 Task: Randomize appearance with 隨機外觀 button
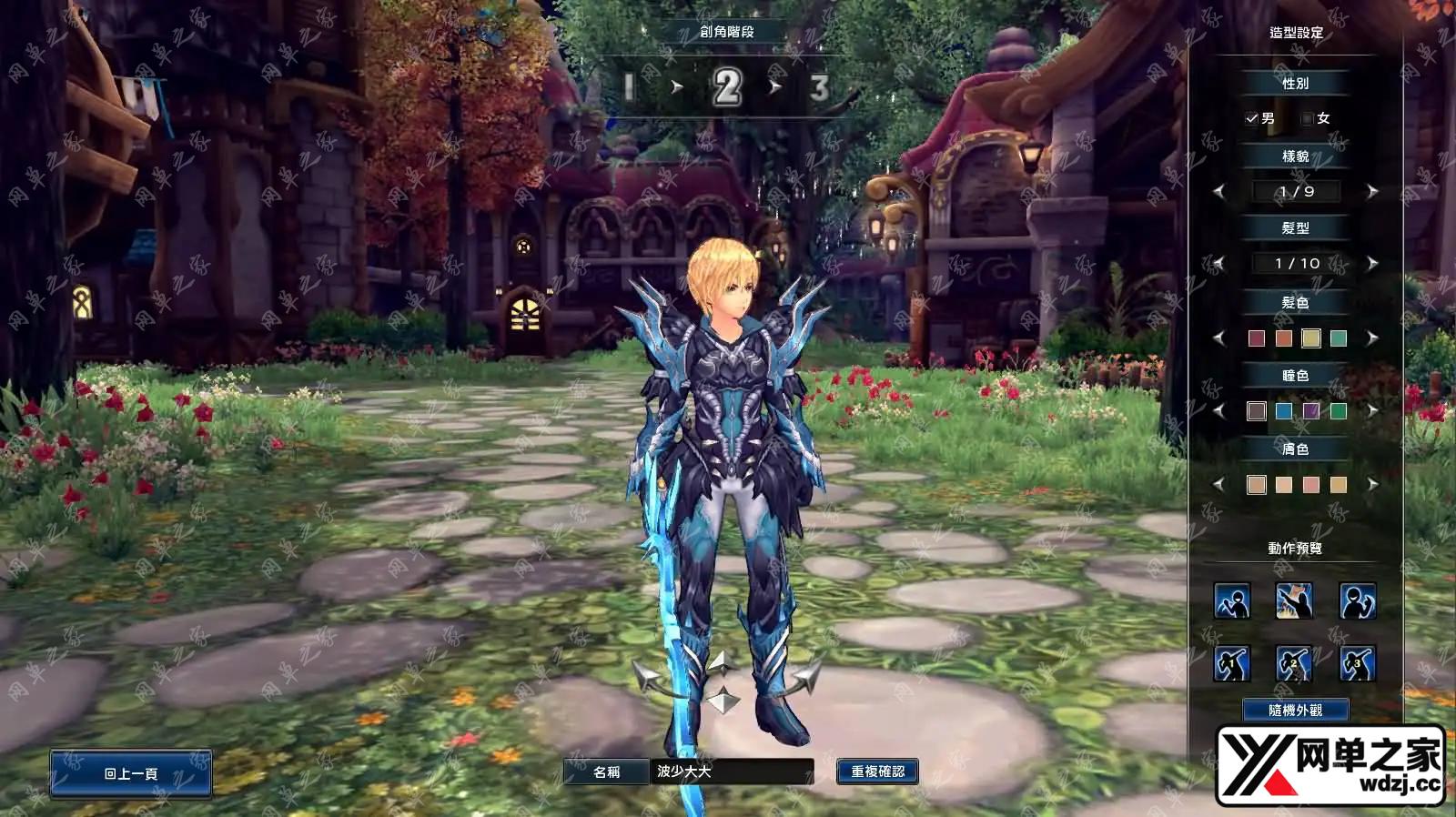[1296, 710]
